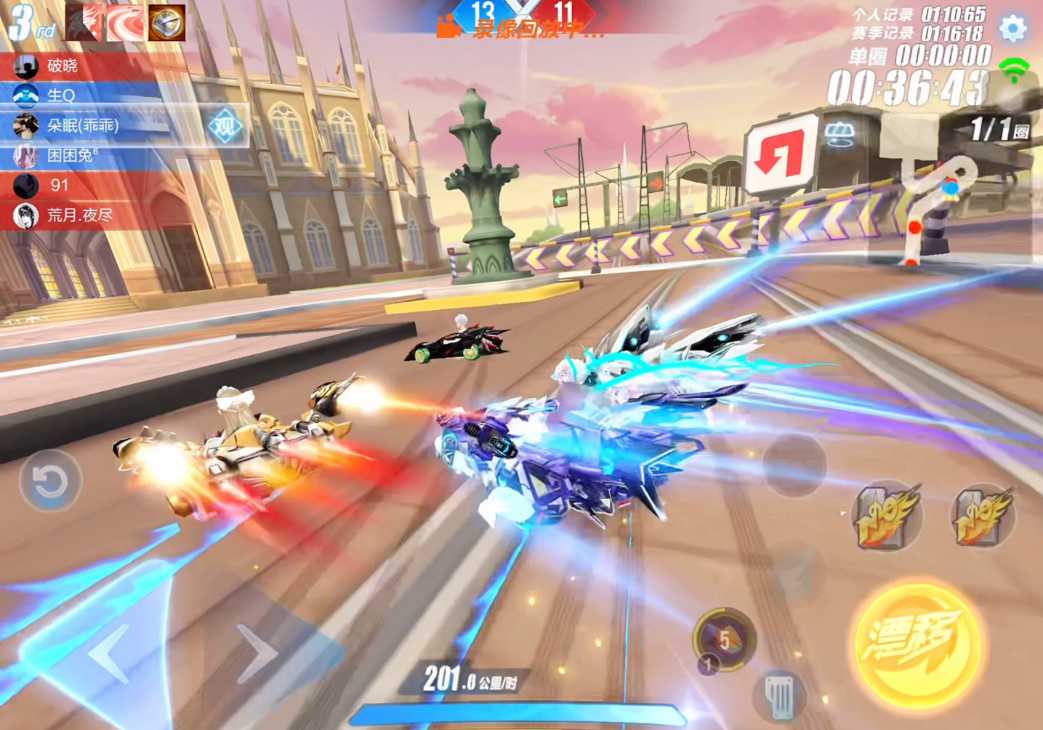Activate the right nitro boost icon
This screenshot has width=1043, height=730.
[x=983, y=516]
